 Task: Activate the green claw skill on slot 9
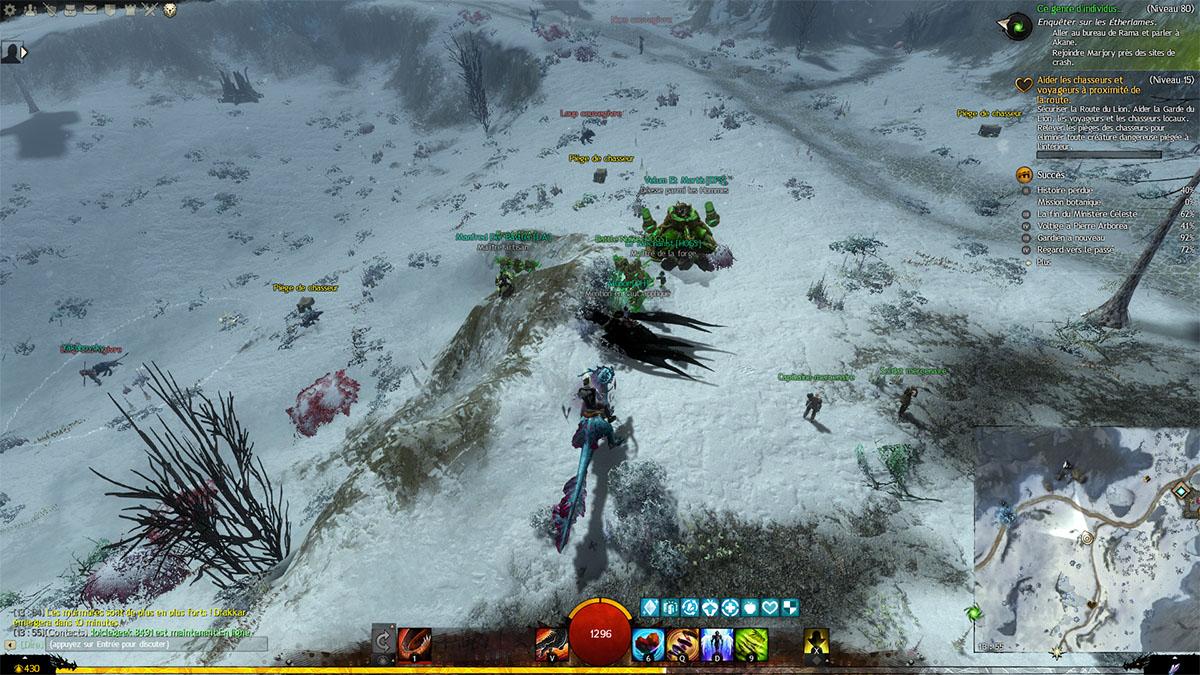coord(751,643)
